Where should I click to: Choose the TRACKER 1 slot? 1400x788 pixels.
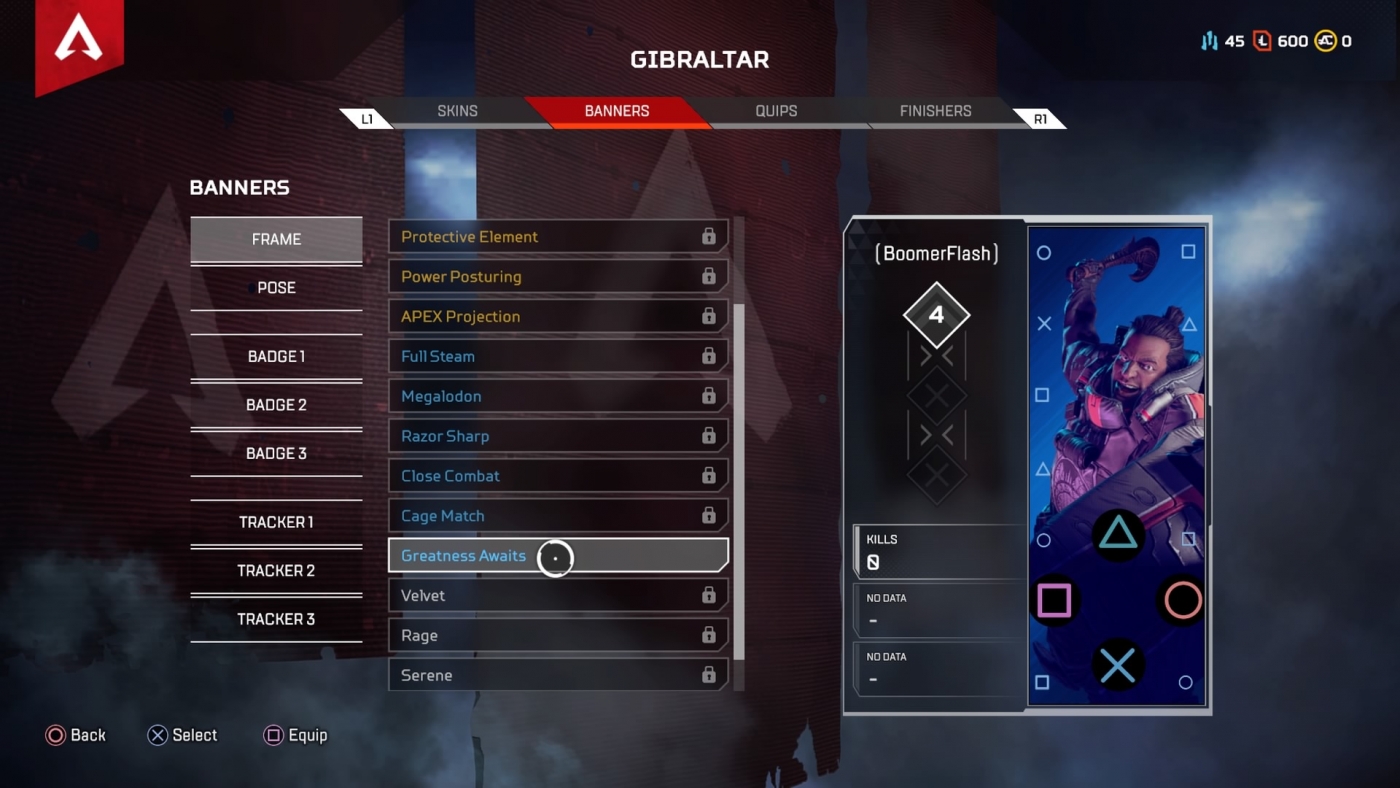pos(276,521)
